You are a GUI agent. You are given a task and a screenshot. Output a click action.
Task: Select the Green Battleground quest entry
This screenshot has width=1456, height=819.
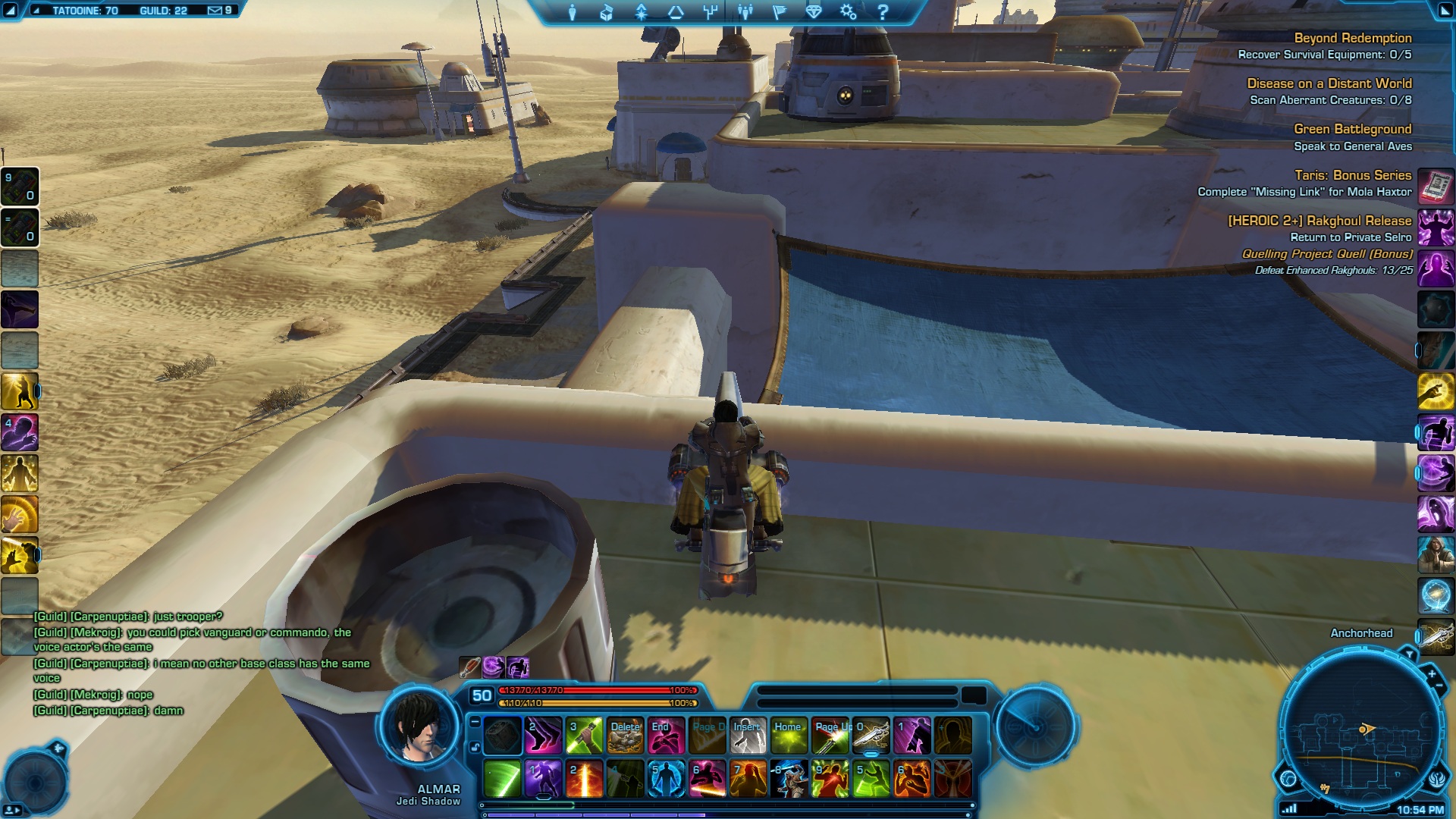[x=1352, y=129]
